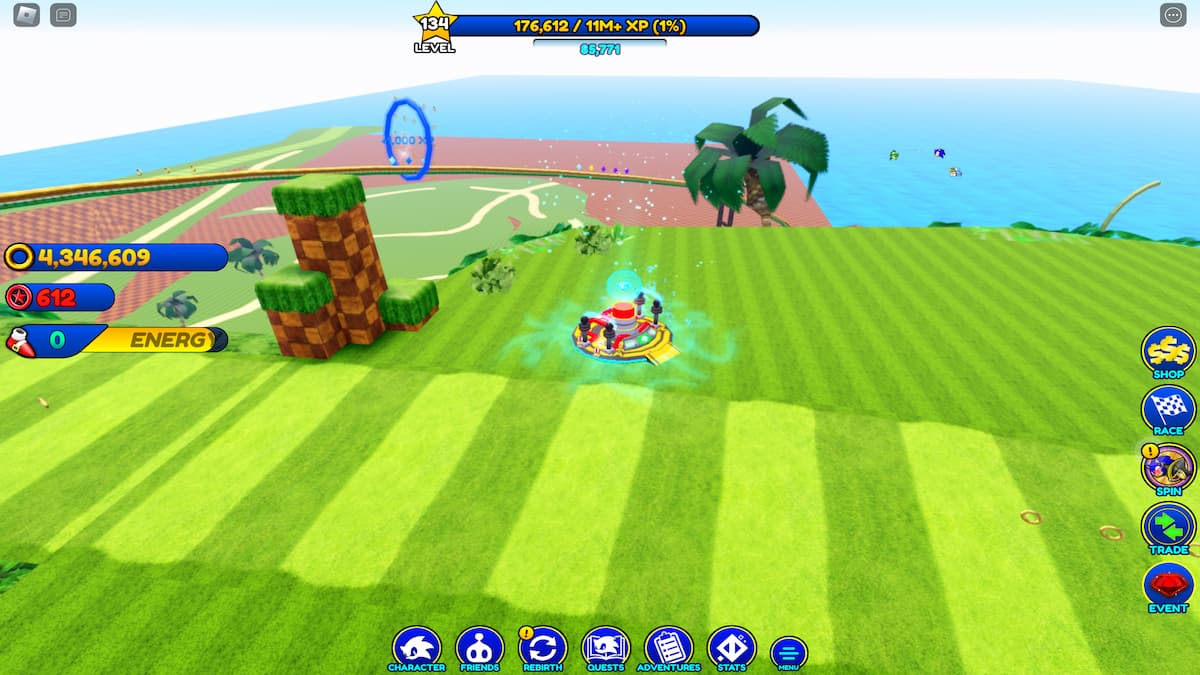View the Stats screen
The width and height of the screenshot is (1200, 675).
tap(731, 648)
